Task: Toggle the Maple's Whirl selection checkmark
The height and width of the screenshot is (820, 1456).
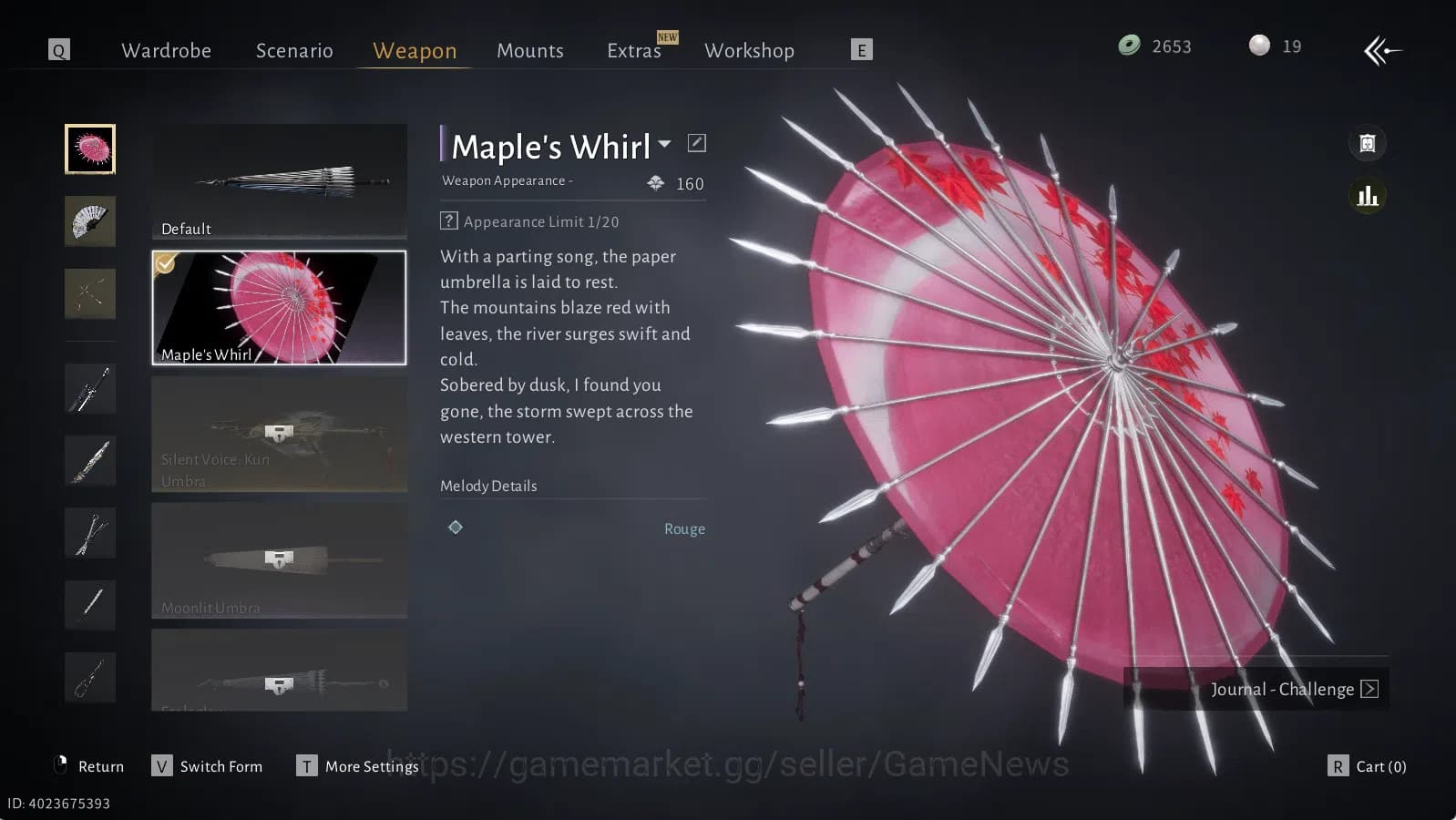Action: [x=164, y=264]
